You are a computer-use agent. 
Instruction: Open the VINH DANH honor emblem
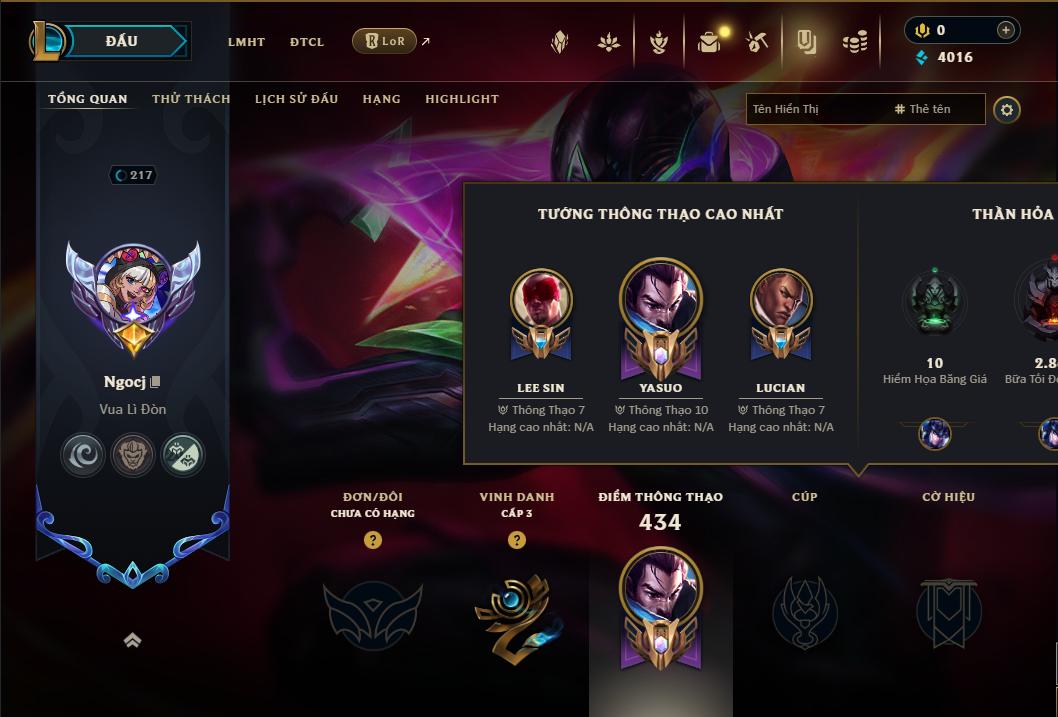tap(517, 612)
